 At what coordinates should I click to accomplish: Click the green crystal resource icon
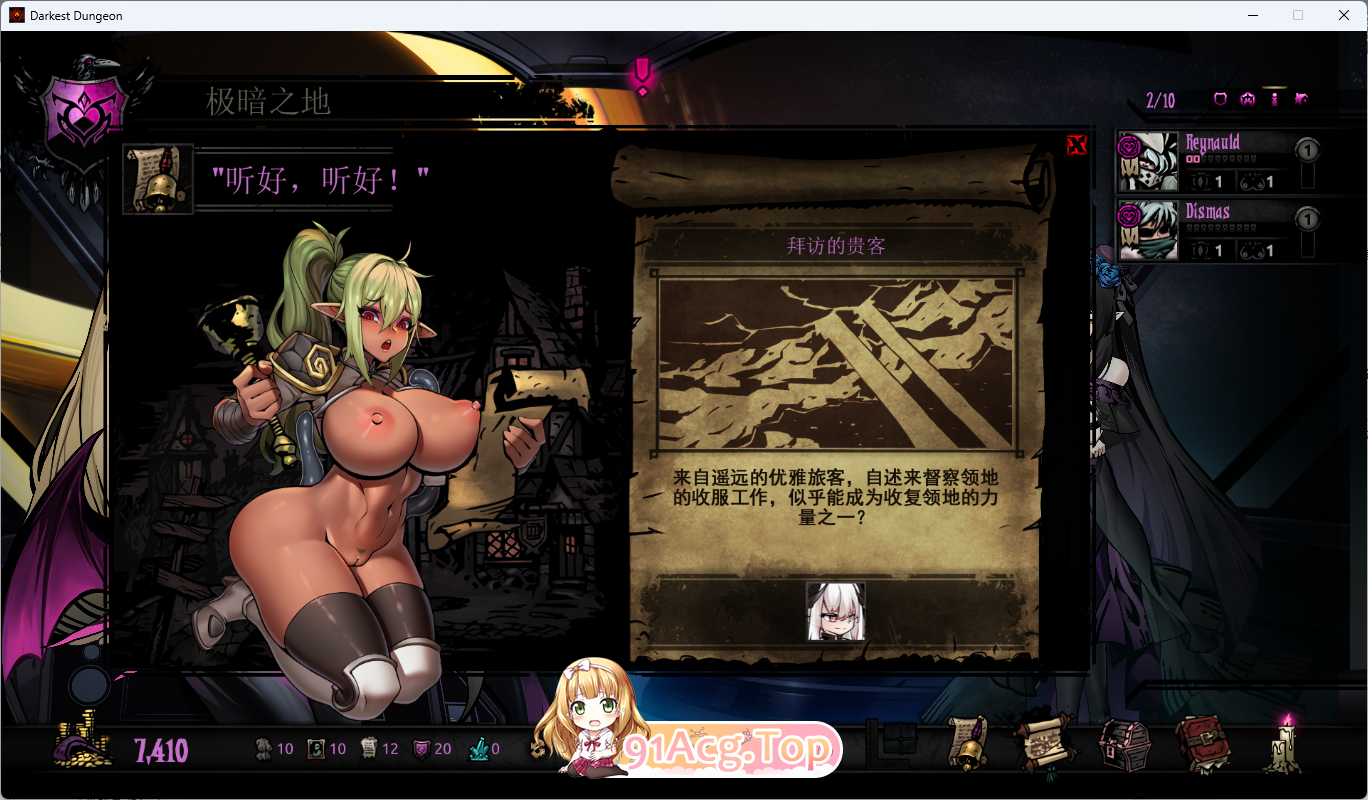(478, 748)
